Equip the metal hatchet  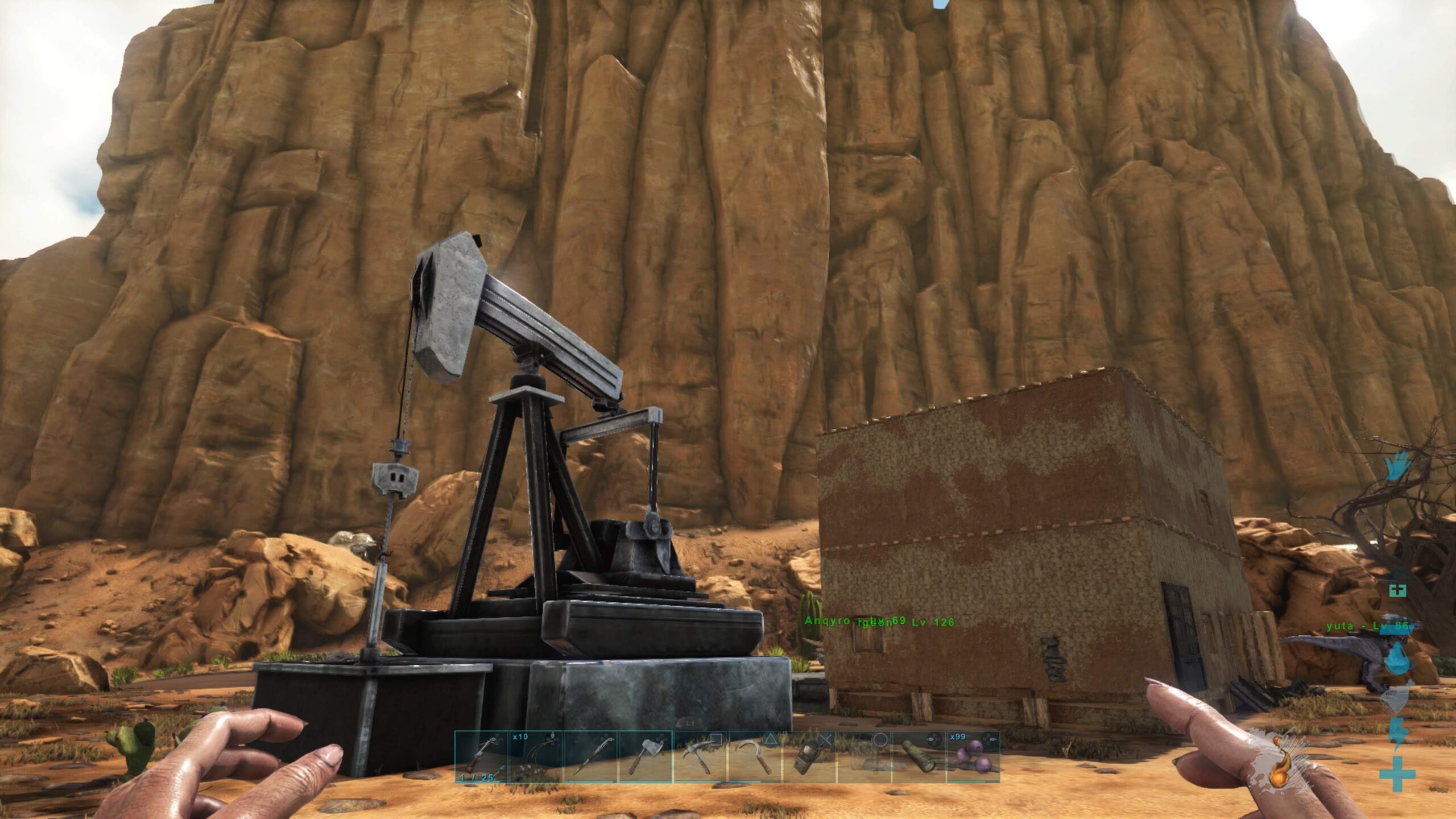point(644,756)
